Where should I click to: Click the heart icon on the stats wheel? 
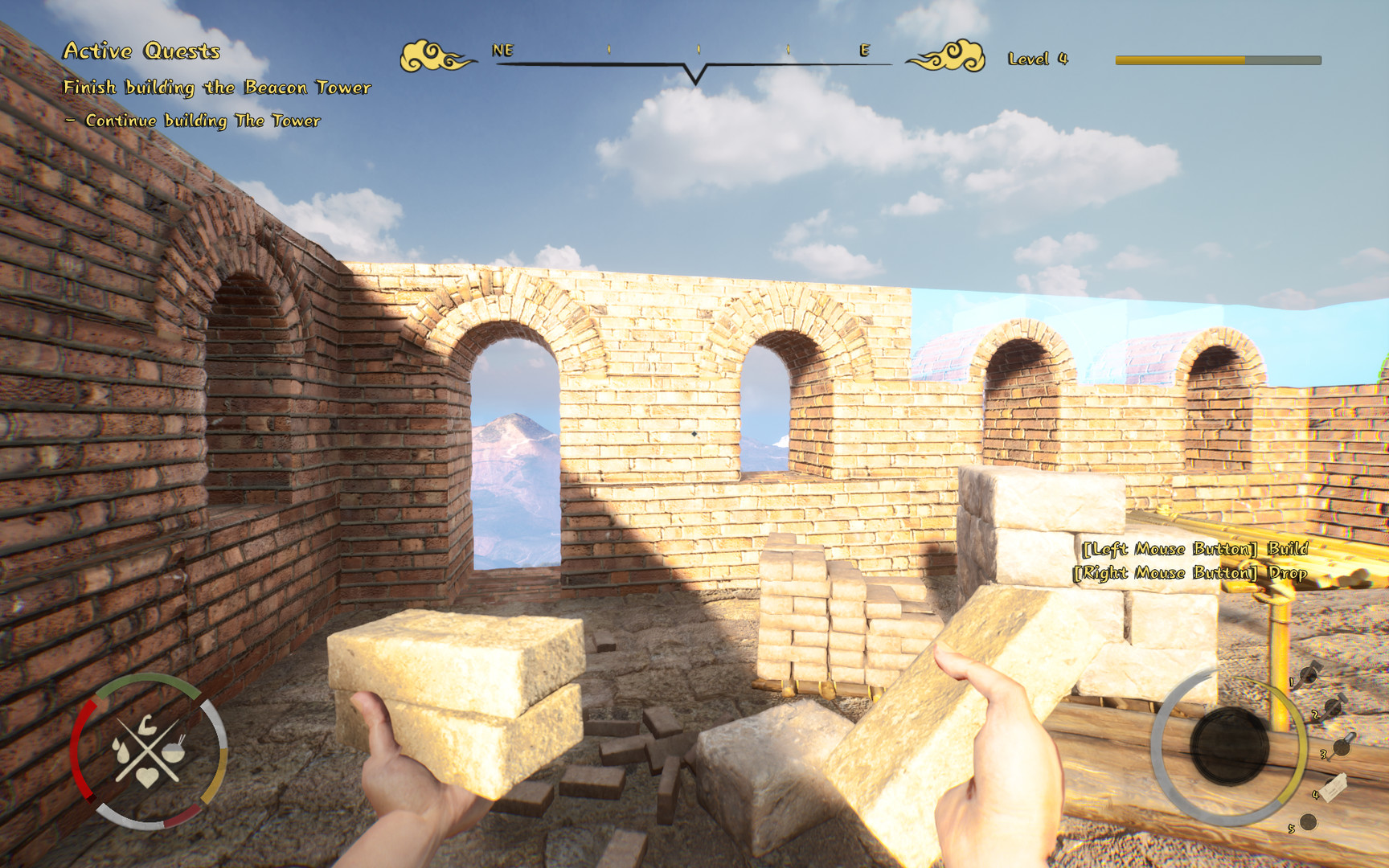click(147, 777)
